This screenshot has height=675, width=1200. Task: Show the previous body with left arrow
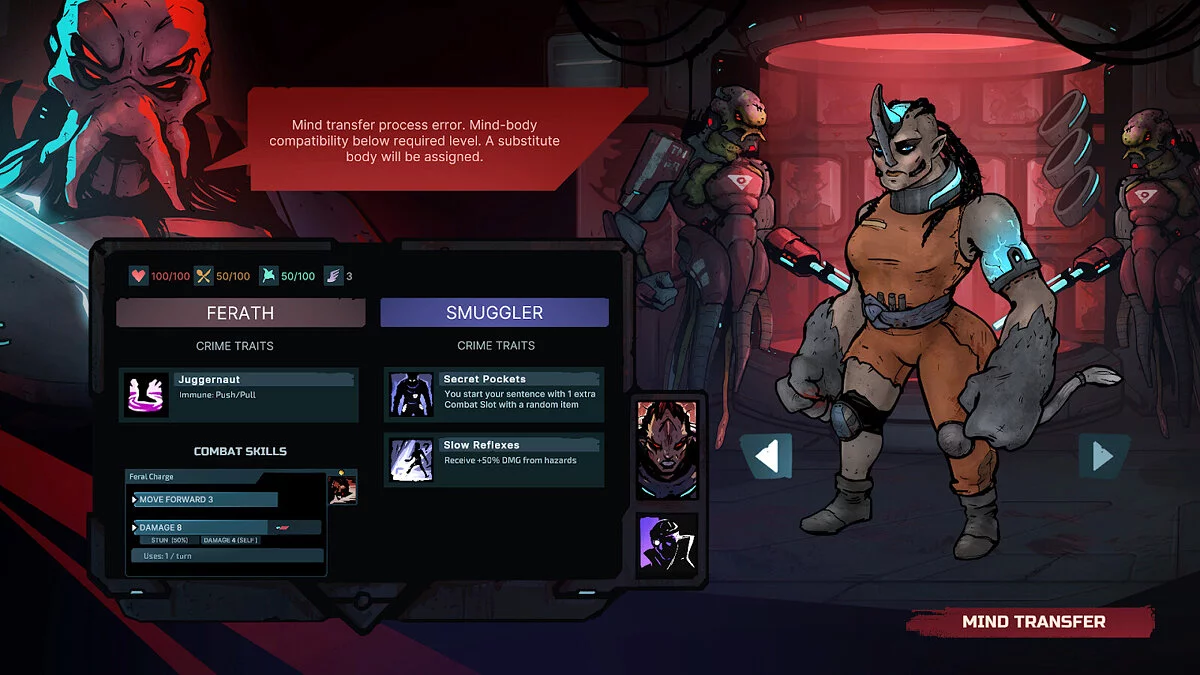pyautogui.click(x=766, y=457)
